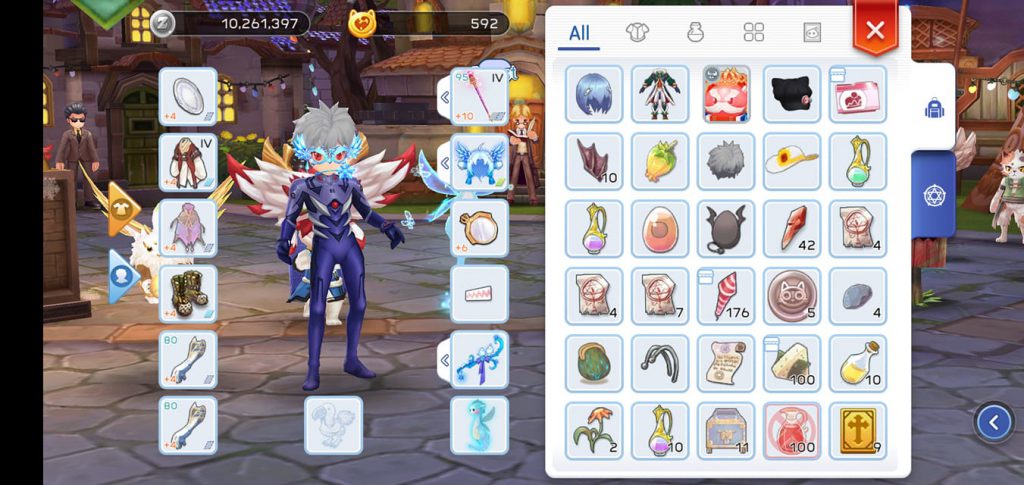Open the backpack side tab
Screen dimensions: 1024x485
tap(935, 109)
